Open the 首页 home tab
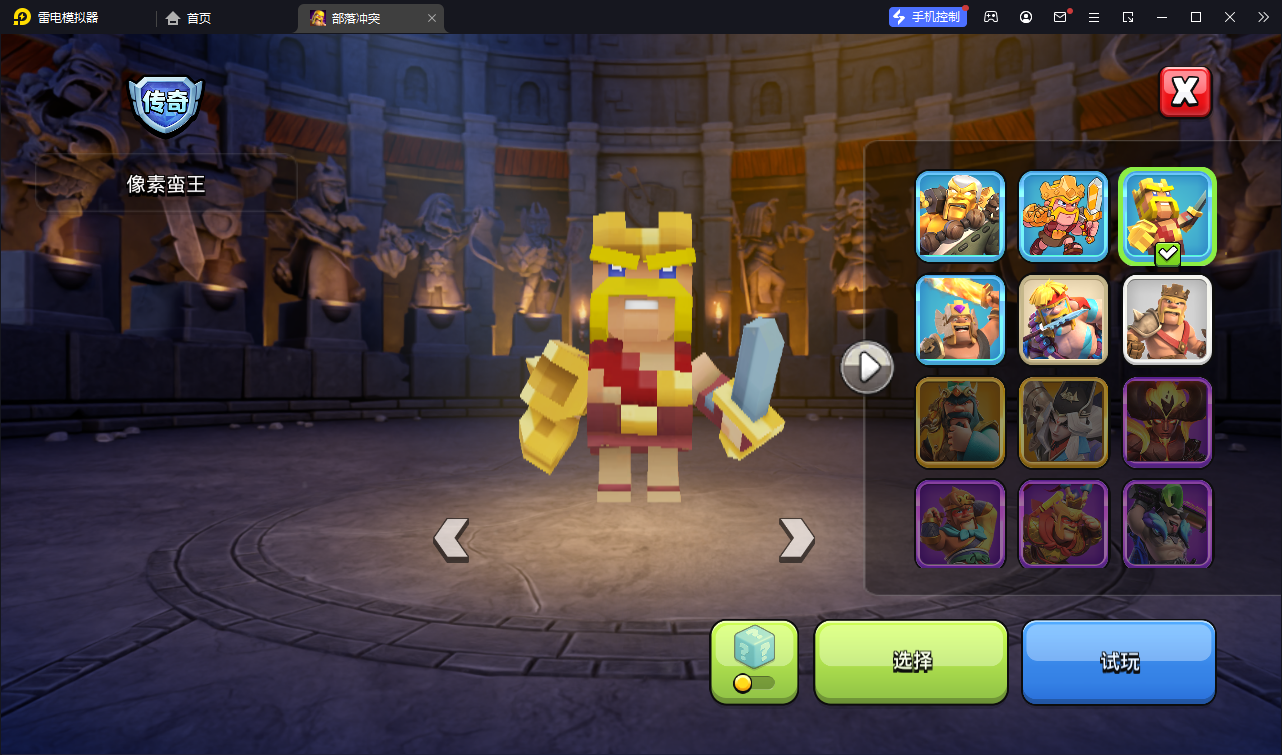Viewport: 1282px width, 755px height. pos(188,18)
